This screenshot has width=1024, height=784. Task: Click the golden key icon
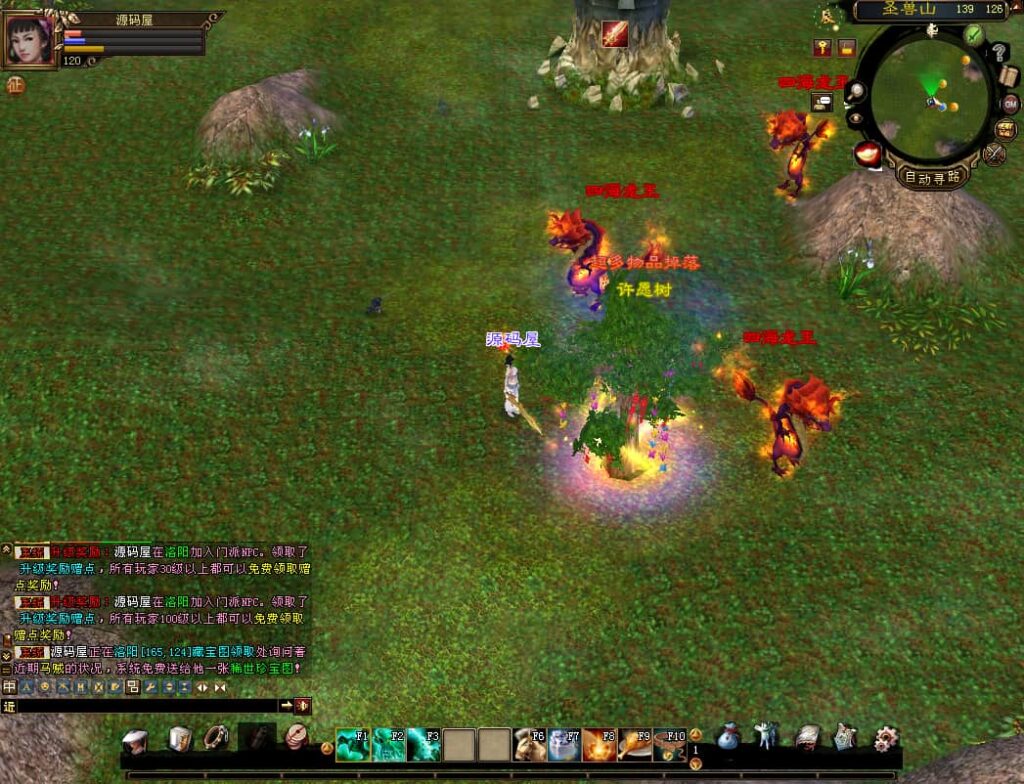tap(822, 47)
